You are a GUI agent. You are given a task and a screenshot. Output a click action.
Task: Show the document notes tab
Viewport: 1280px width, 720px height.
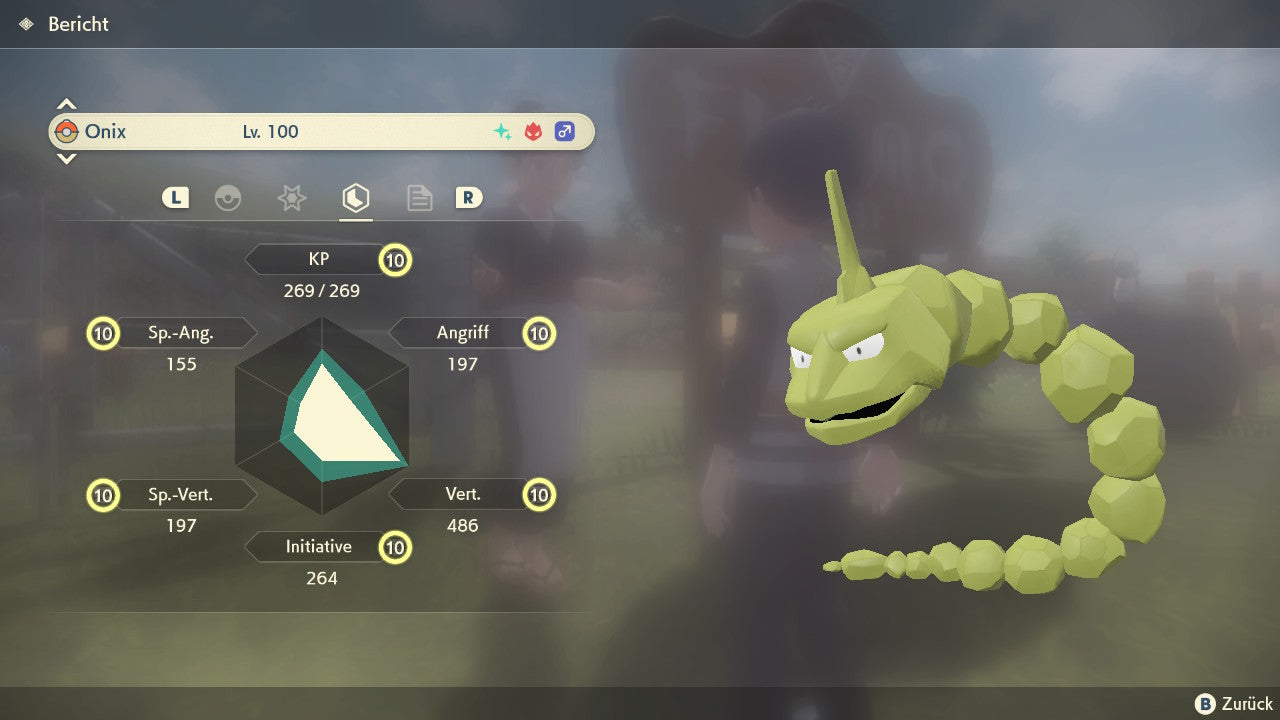click(419, 198)
